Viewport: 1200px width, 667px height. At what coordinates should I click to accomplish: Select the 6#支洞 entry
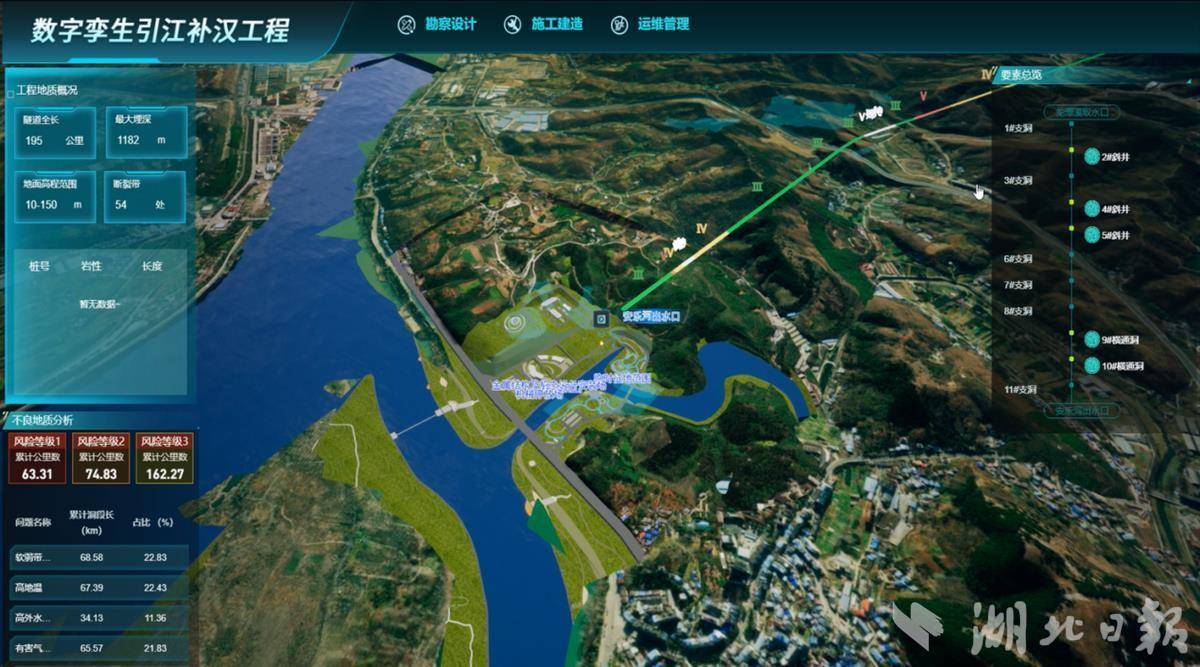tap(1018, 259)
